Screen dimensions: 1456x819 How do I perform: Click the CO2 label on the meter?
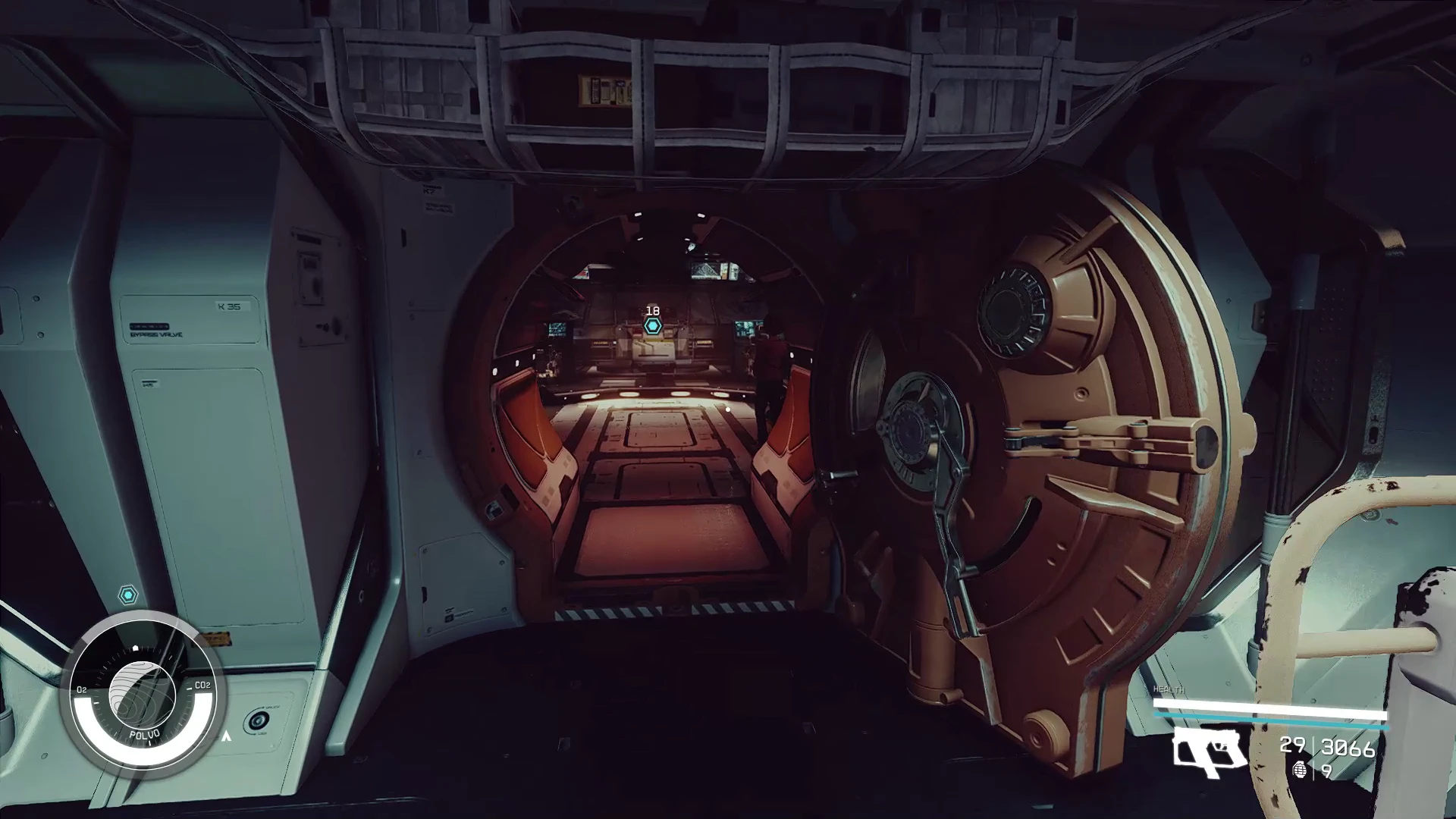click(x=203, y=686)
